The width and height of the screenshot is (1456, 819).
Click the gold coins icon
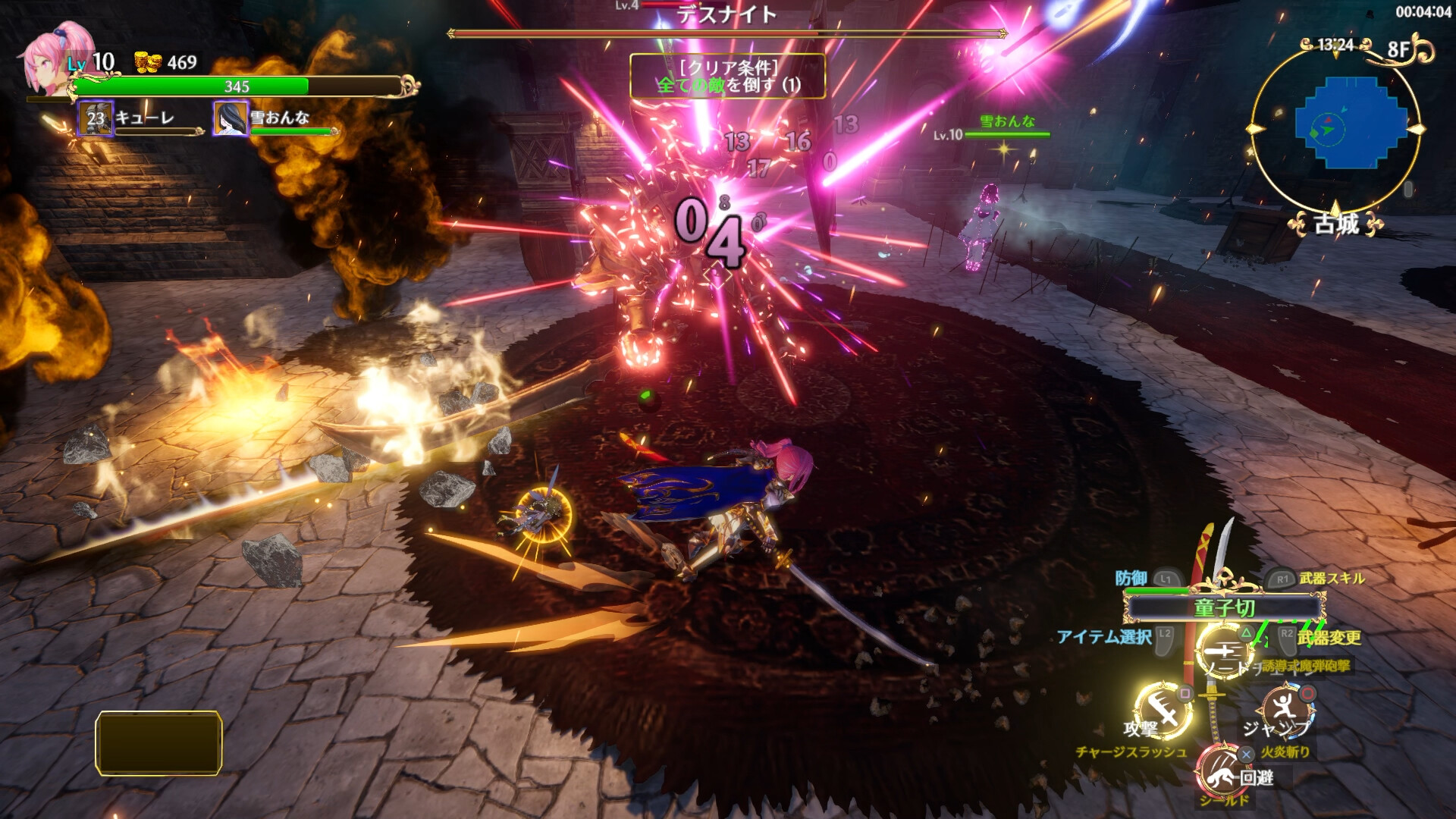click(x=148, y=62)
